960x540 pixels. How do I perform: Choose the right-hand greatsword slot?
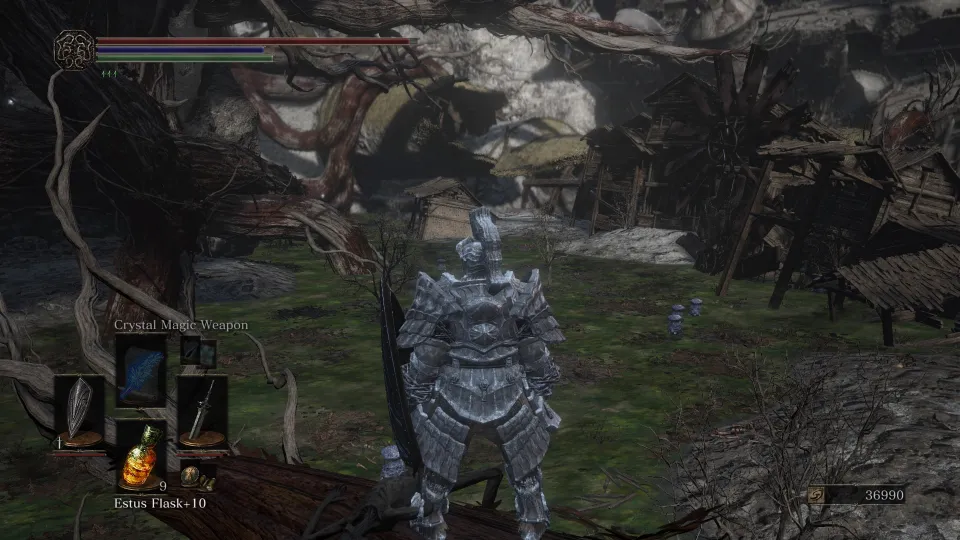202,412
